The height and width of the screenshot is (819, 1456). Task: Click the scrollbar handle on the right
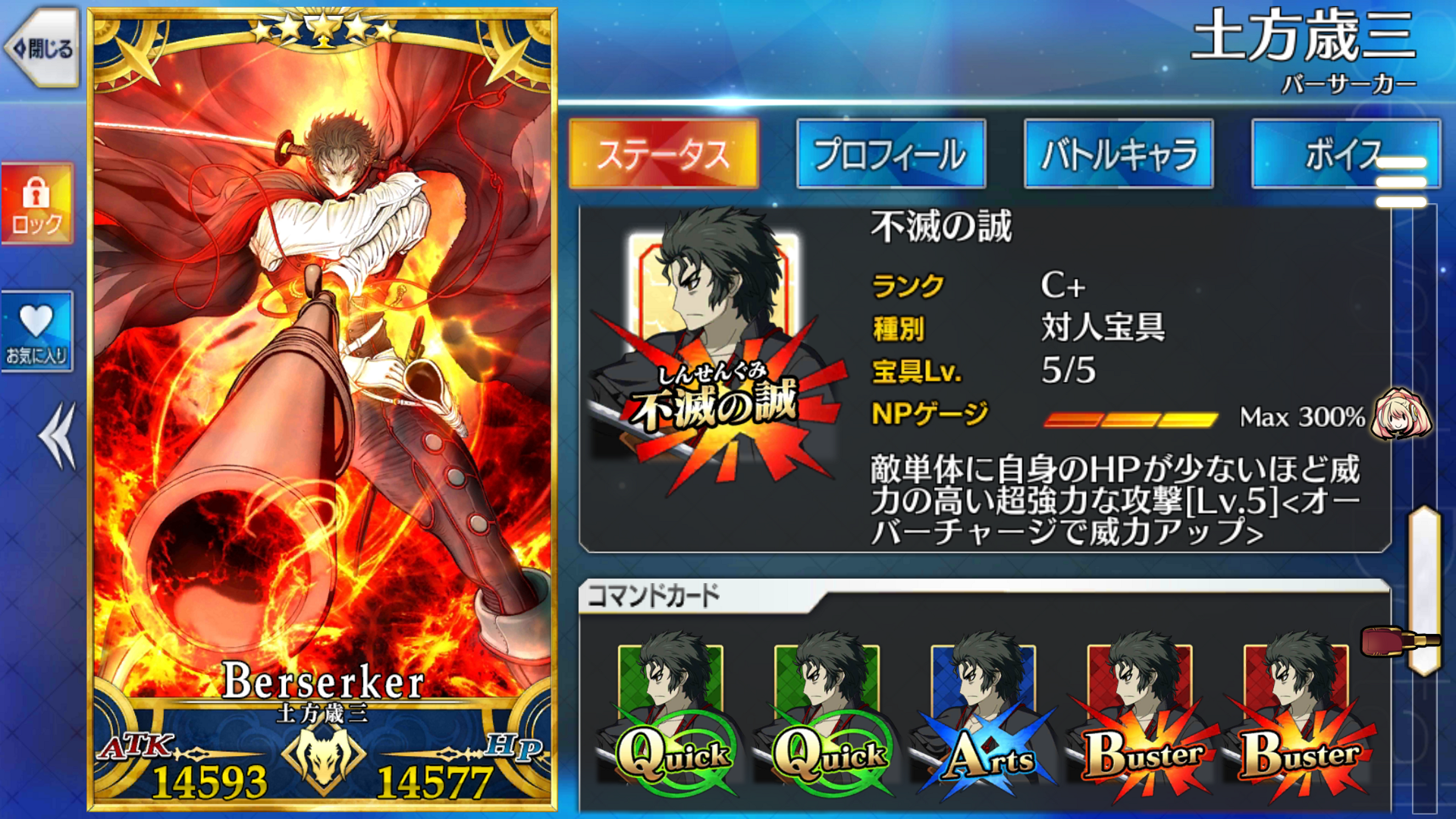tap(1424, 590)
